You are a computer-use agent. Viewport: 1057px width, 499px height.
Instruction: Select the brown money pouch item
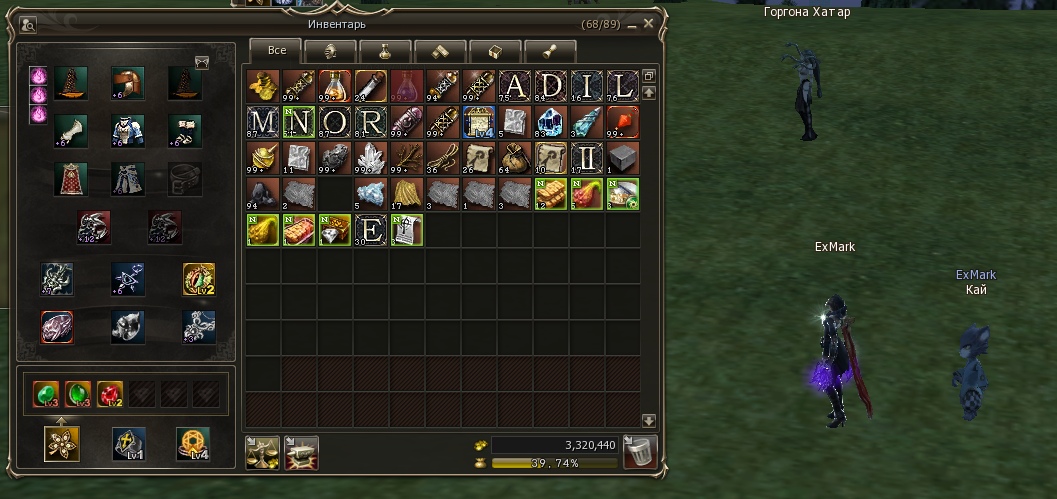[515, 159]
